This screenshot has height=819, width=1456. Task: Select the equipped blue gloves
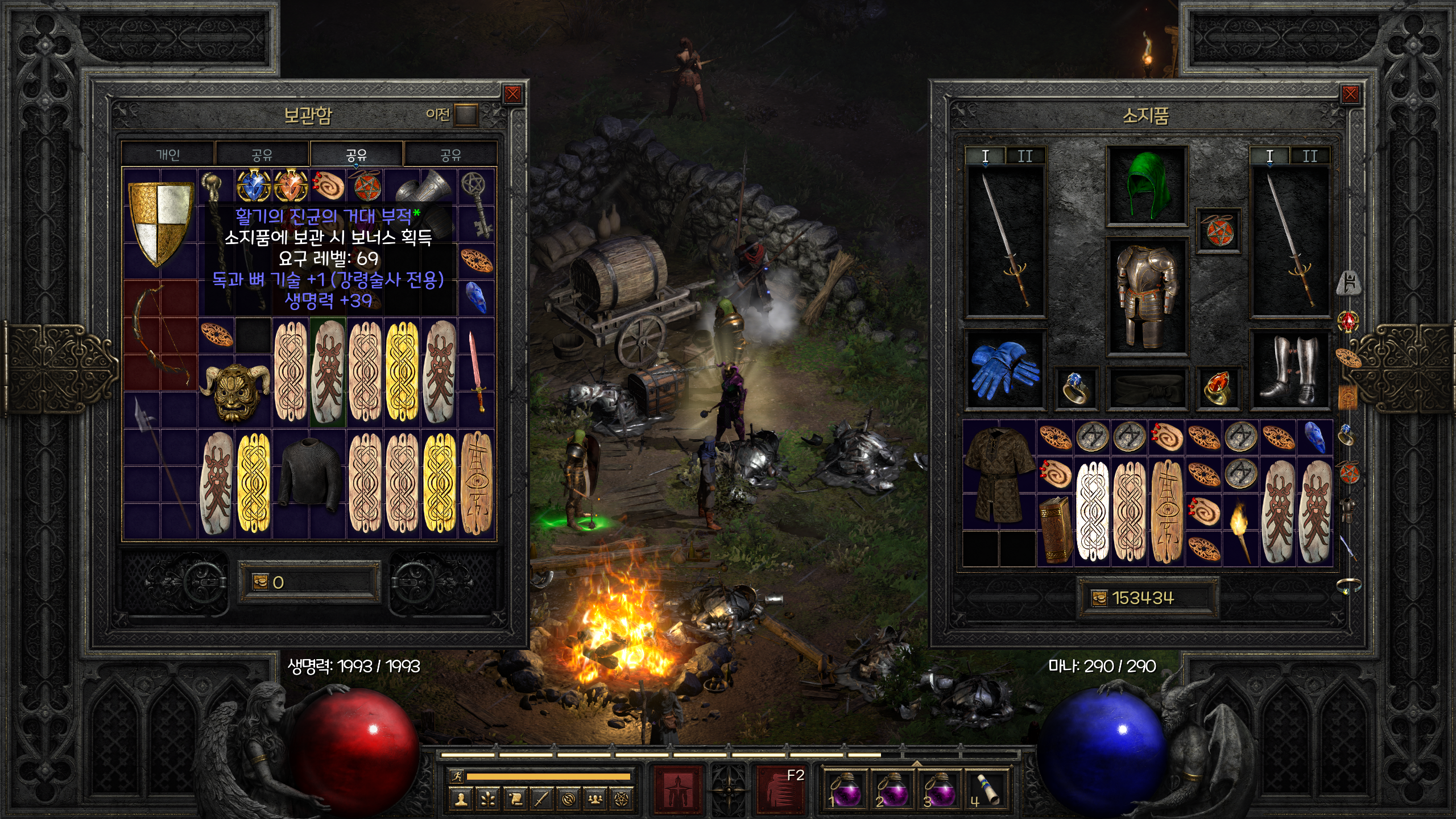click(1004, 370)
